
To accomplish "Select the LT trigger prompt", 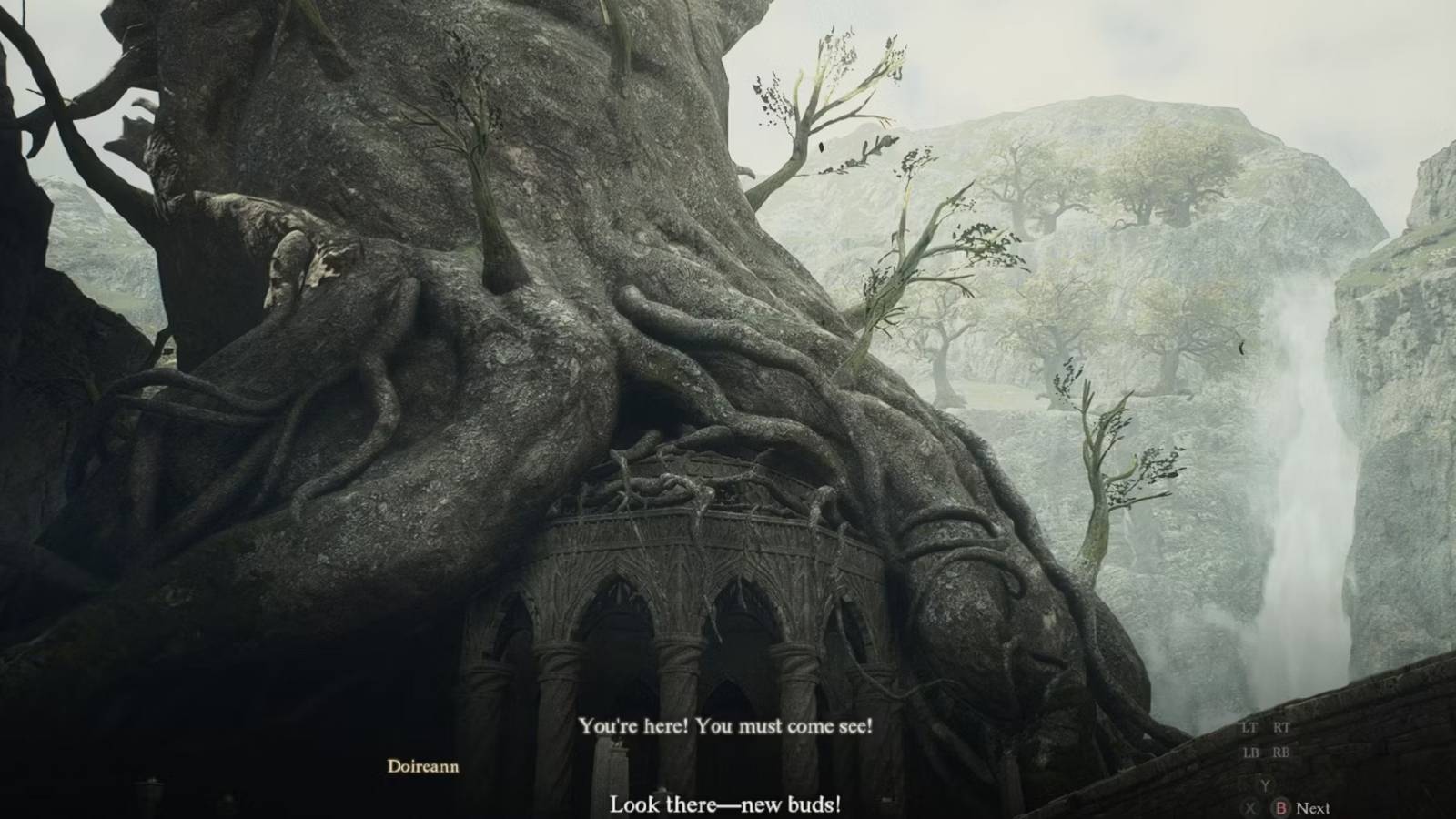I will (1249, 727).
